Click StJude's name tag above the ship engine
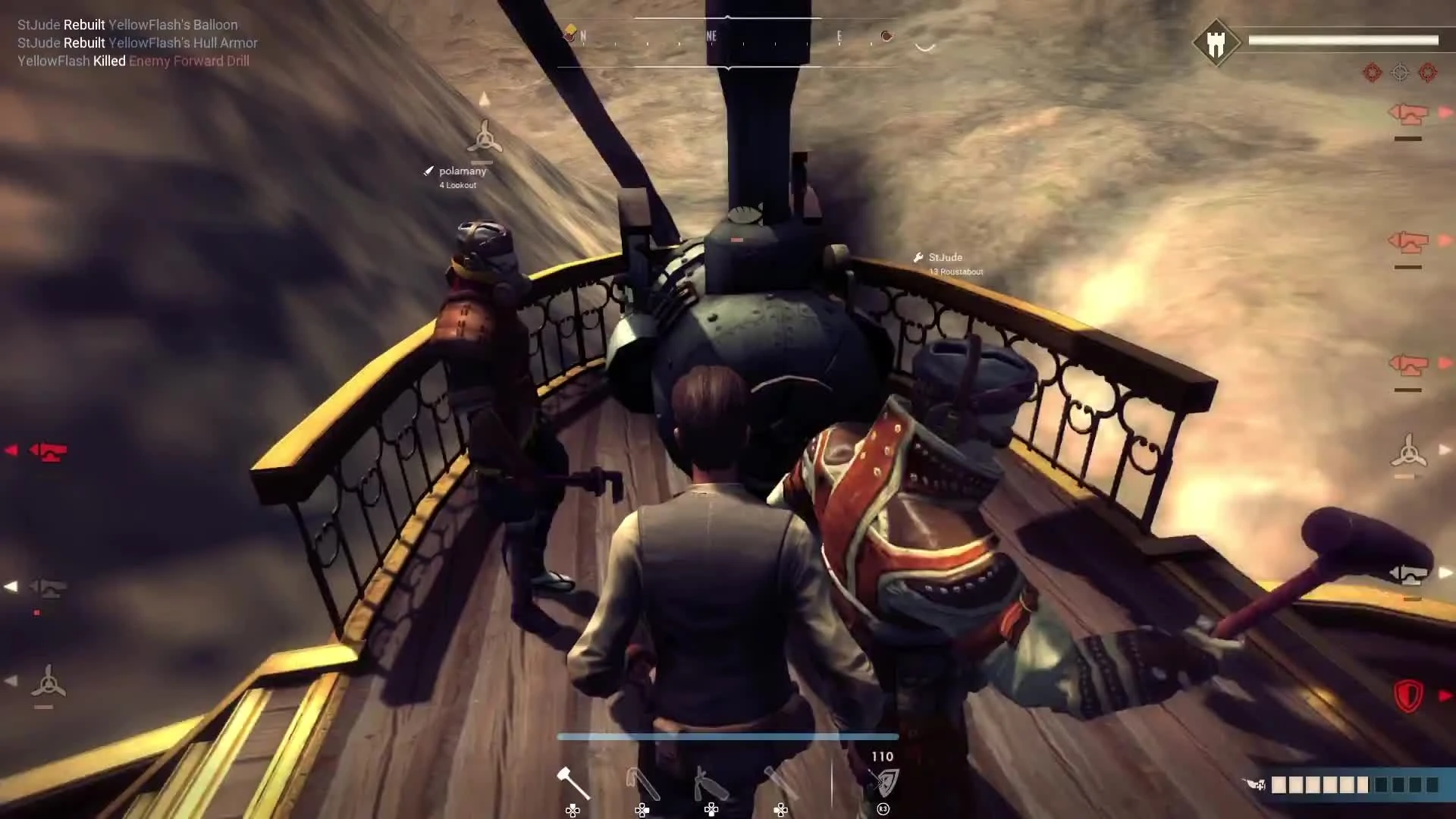Viewport: 1456px width, 819px height. click(x=945, y=258)
